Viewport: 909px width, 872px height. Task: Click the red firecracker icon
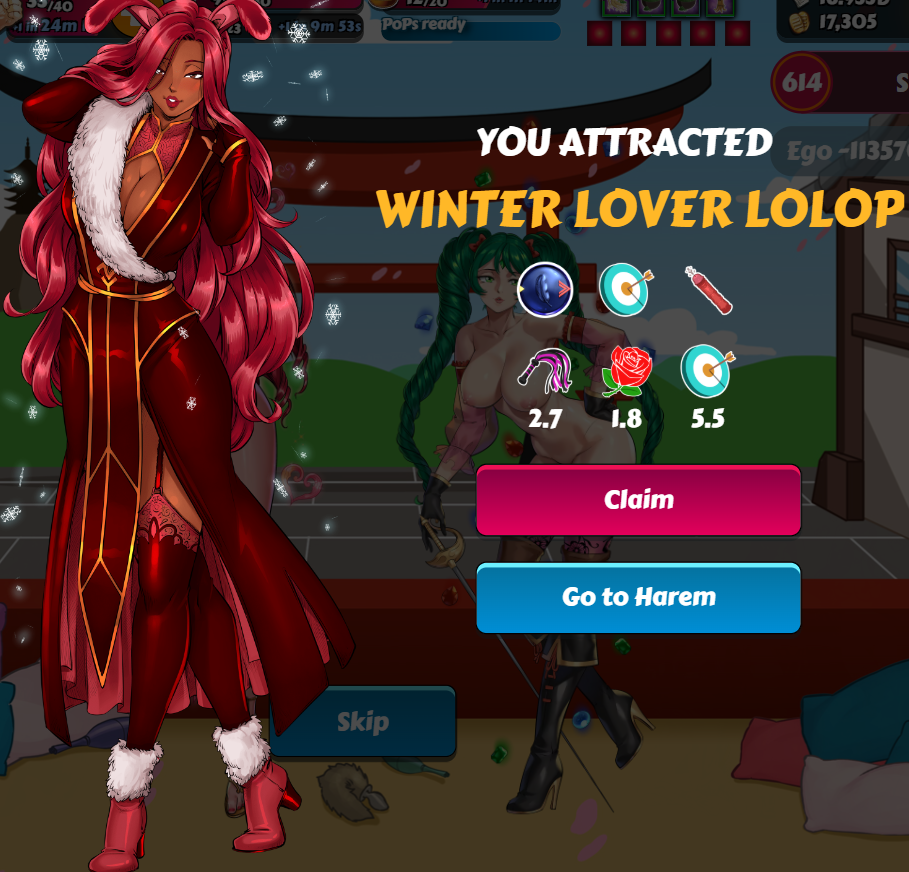coord(708,290)
